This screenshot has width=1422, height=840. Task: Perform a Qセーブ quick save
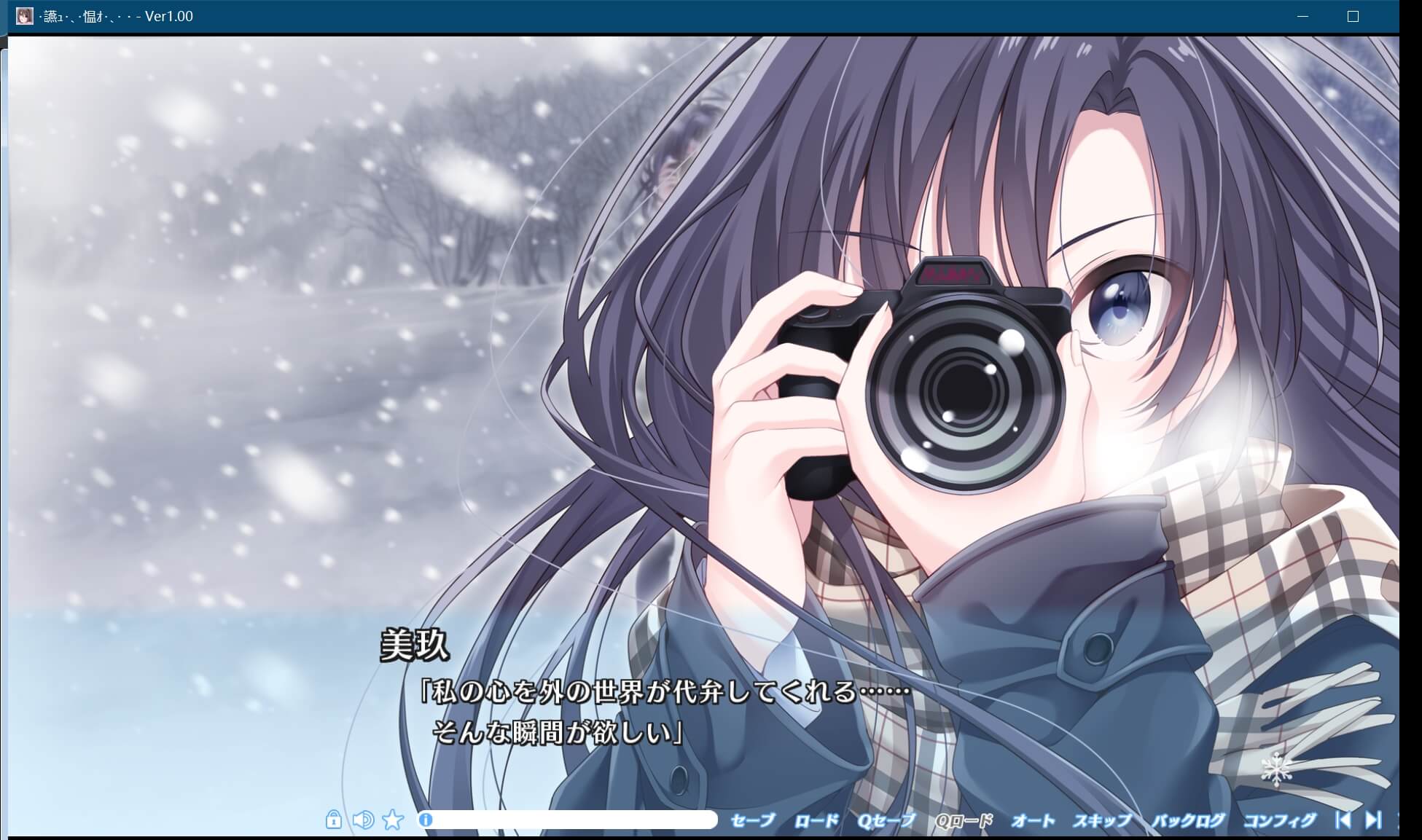click(886, 819)
